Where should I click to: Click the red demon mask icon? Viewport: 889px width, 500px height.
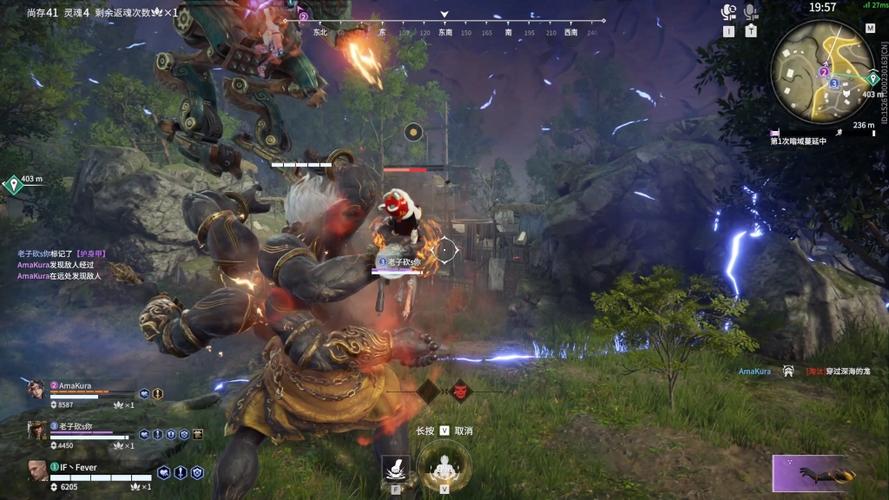[460, 391]
